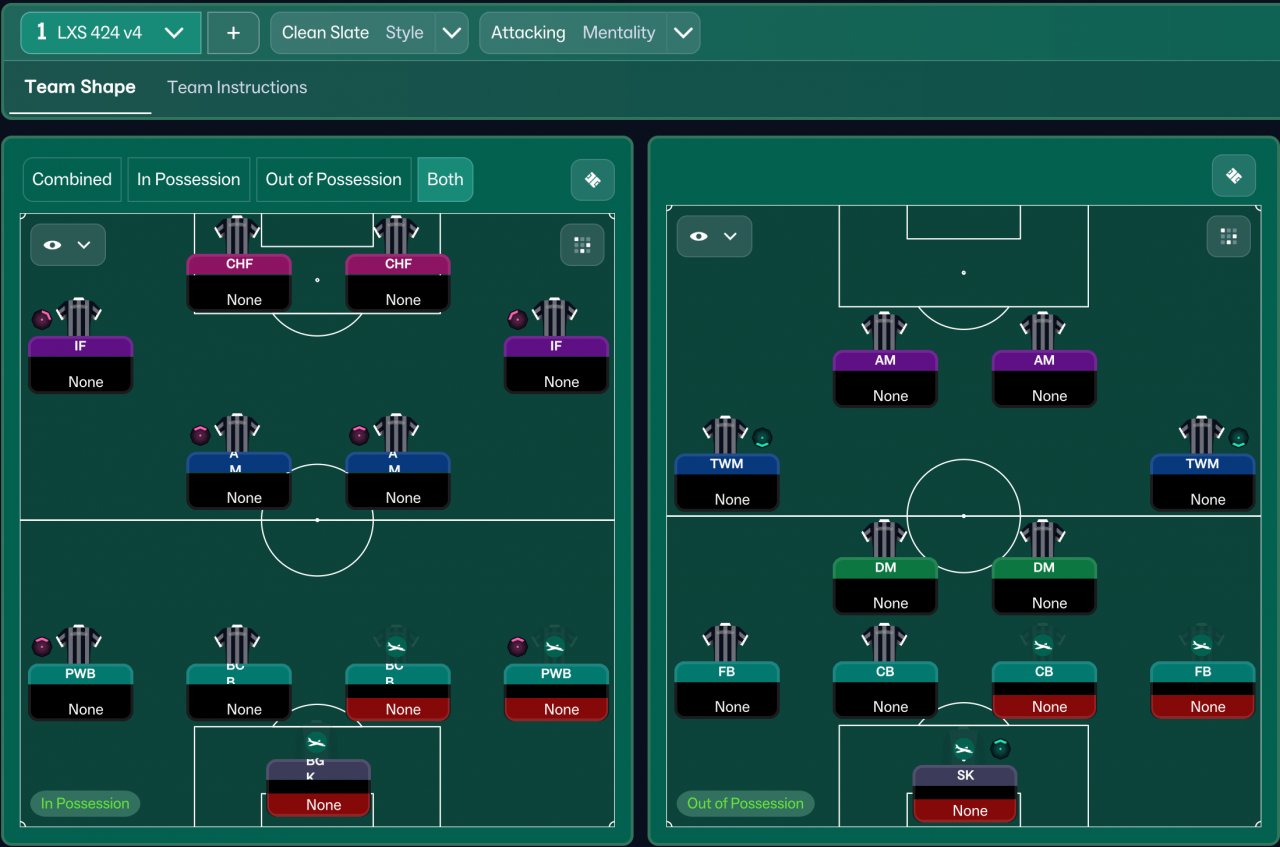Open the Attacking Mentality dropdown
This screenshot has width=1280, height=847.
683,33
